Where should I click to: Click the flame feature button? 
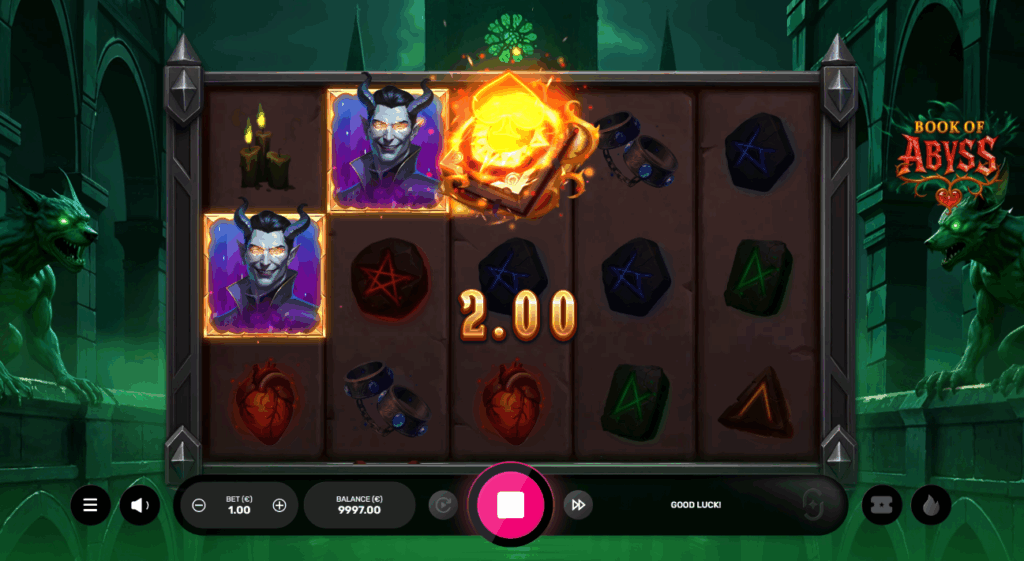click(x=931, y=505)
